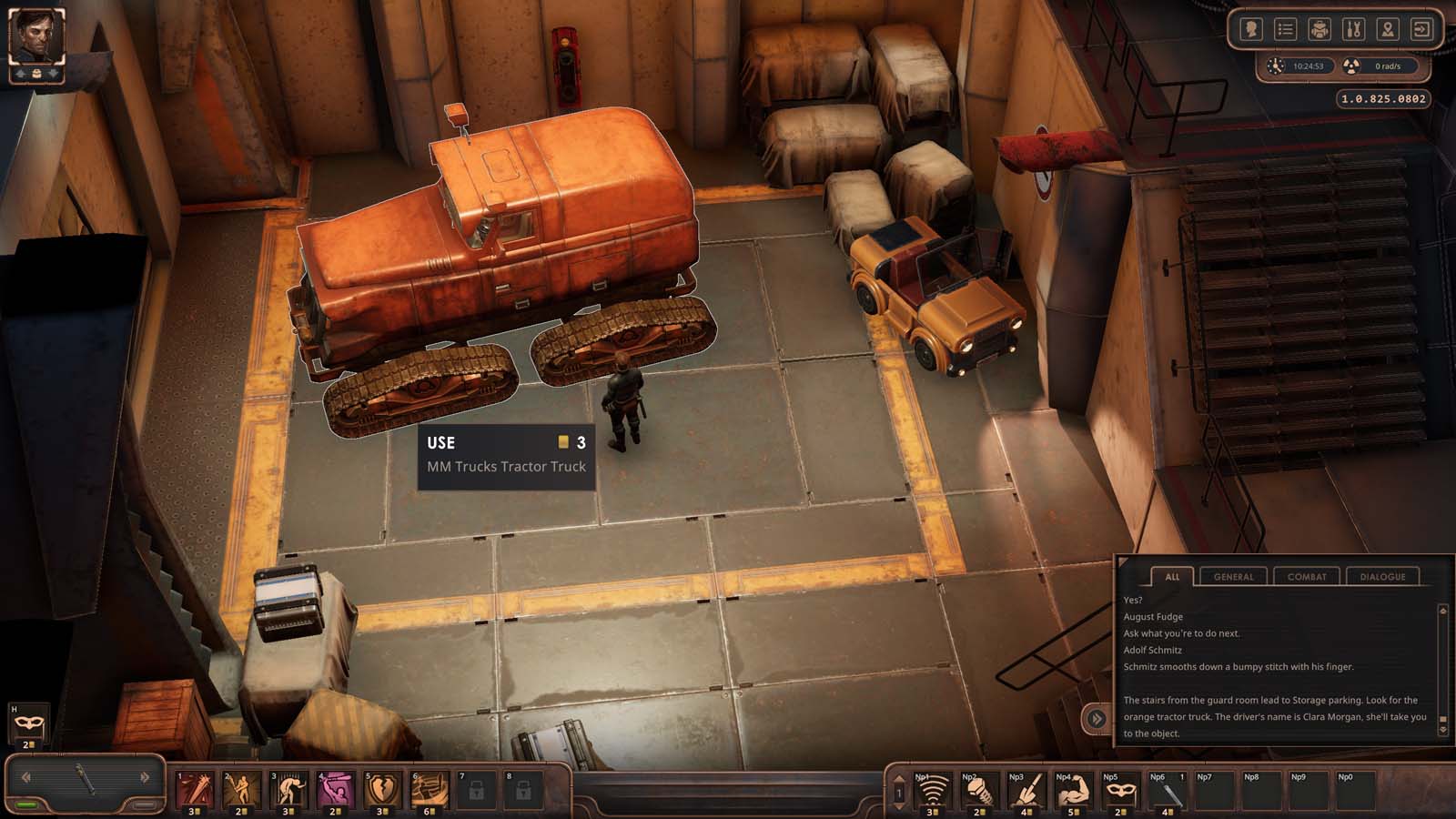Click the green status bar near the weapon panel
Viewport: 1456px width, 819px height.
(x=27, y=804)
